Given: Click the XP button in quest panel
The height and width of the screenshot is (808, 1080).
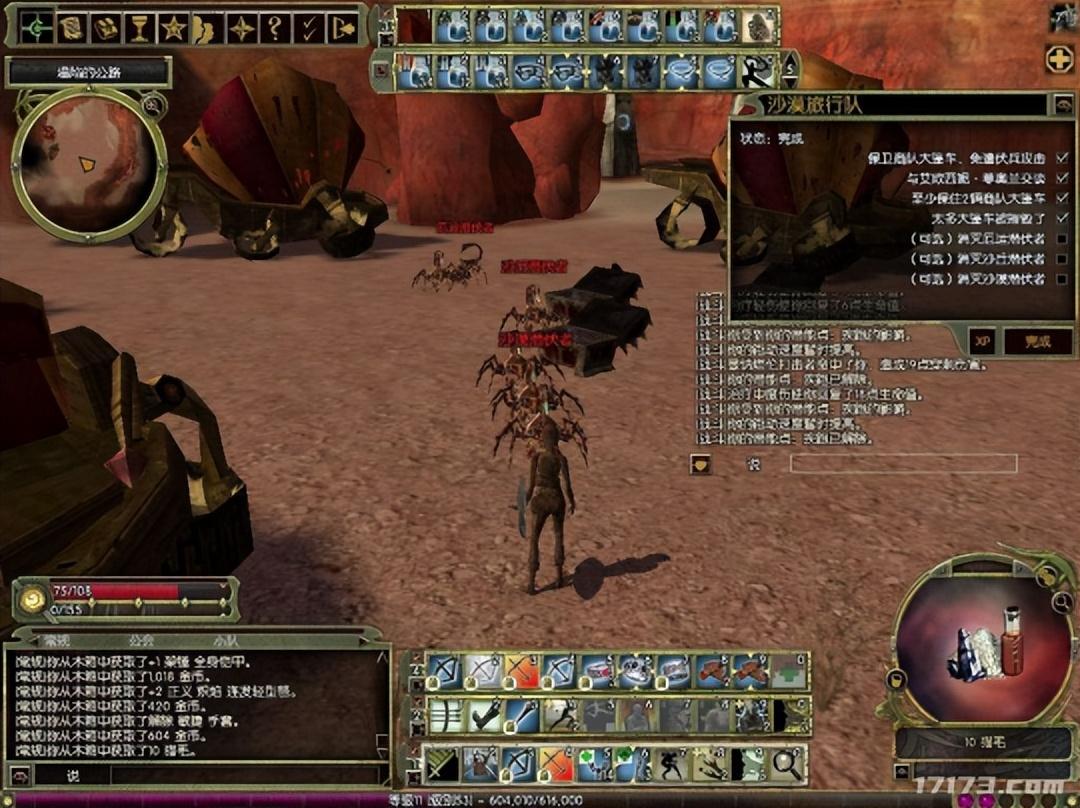Looking at the screenshot, I should point(983,341).
